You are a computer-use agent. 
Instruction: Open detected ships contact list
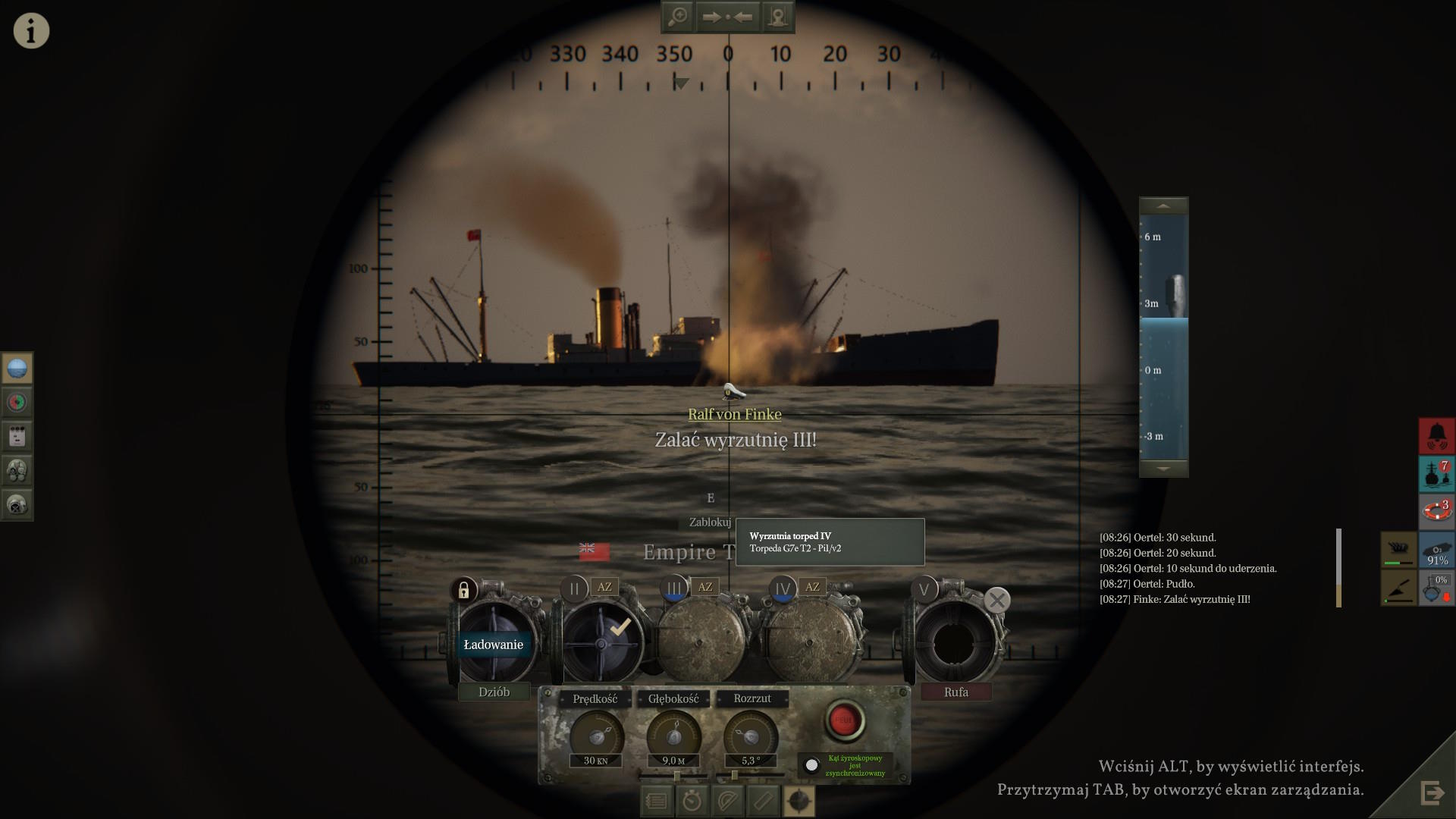point(1436,473)
